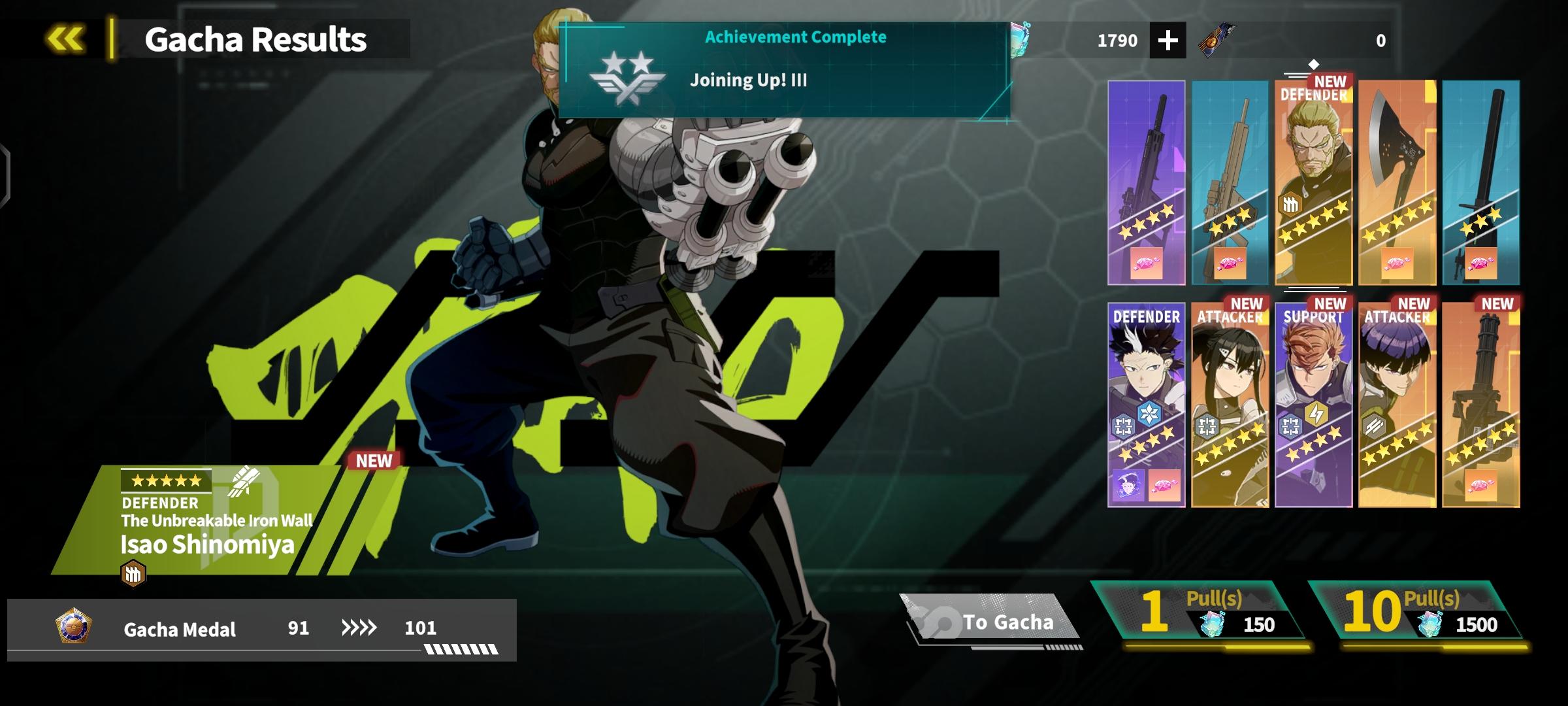This screenshot has height=706, width=1568.
Task: Select the four-star Defender with black-white hair
Action: tap(1147, 405)
